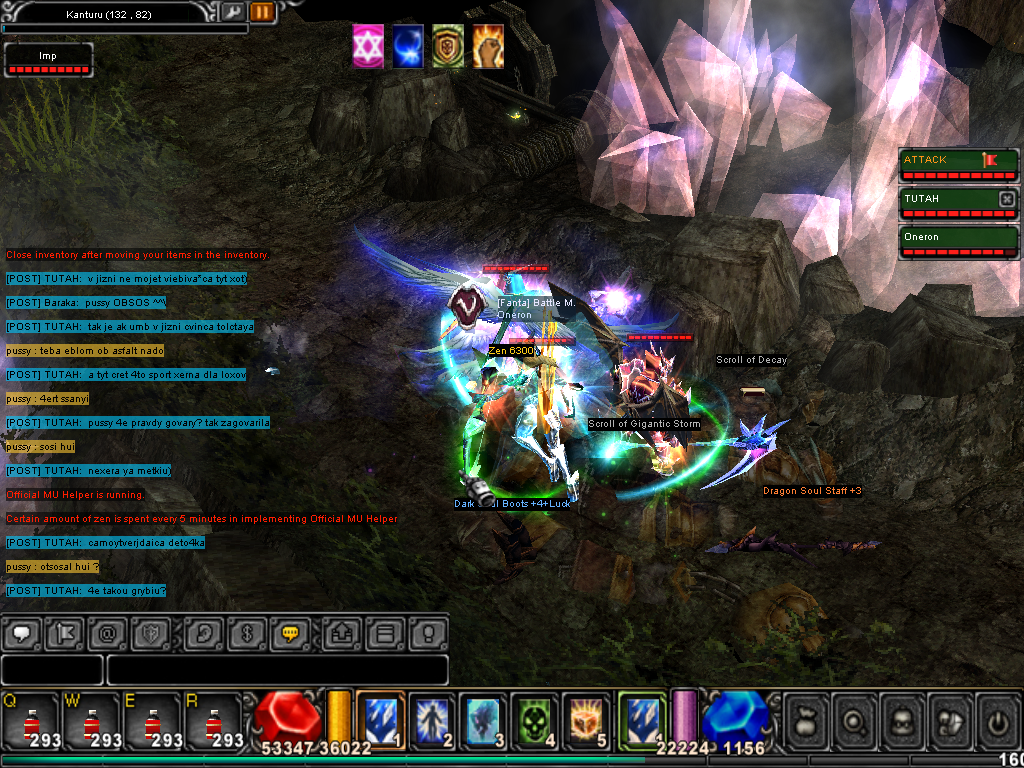
Task: Toggle the guild shield chat filter
Action: pos(153,633)
